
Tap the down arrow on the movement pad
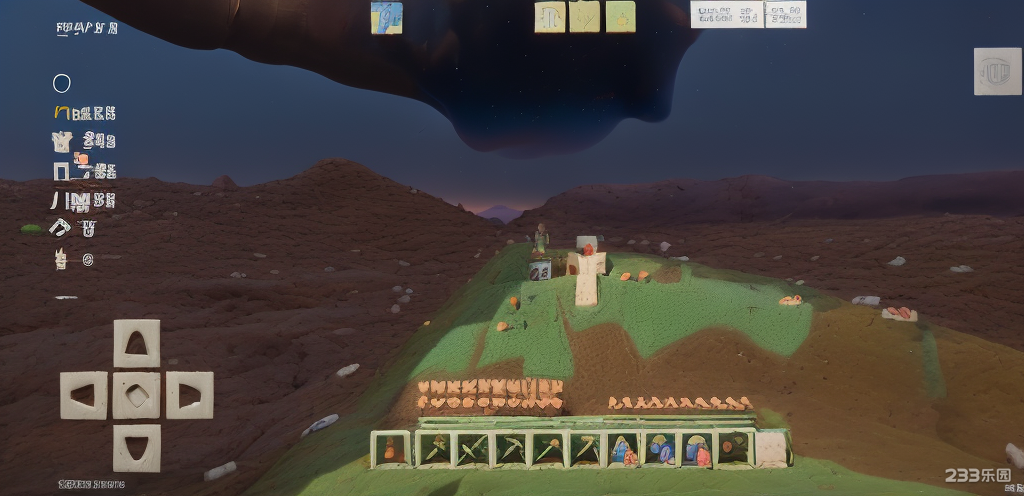pos(136,447)
